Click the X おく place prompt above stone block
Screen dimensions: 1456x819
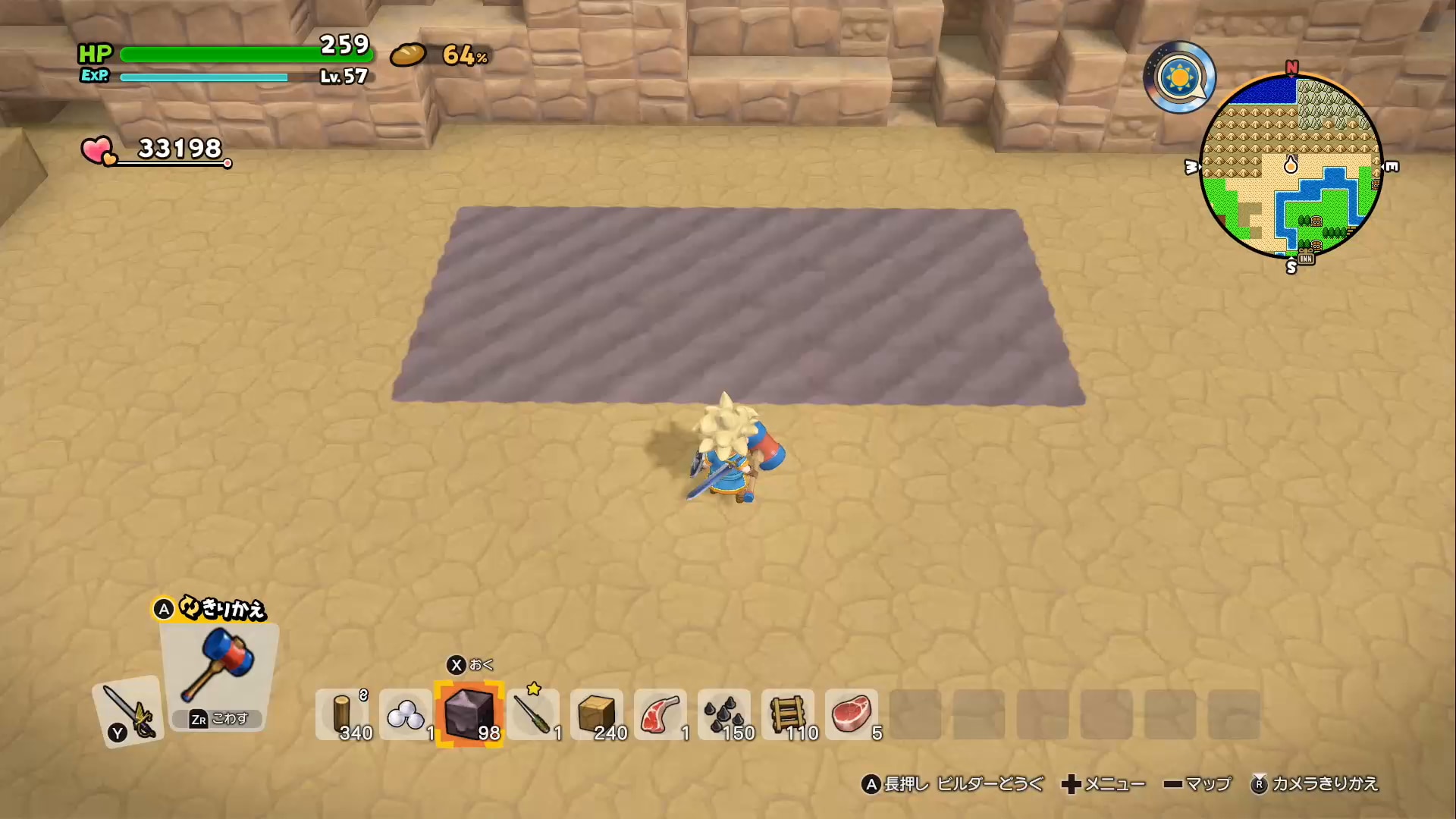pos(470,665)
